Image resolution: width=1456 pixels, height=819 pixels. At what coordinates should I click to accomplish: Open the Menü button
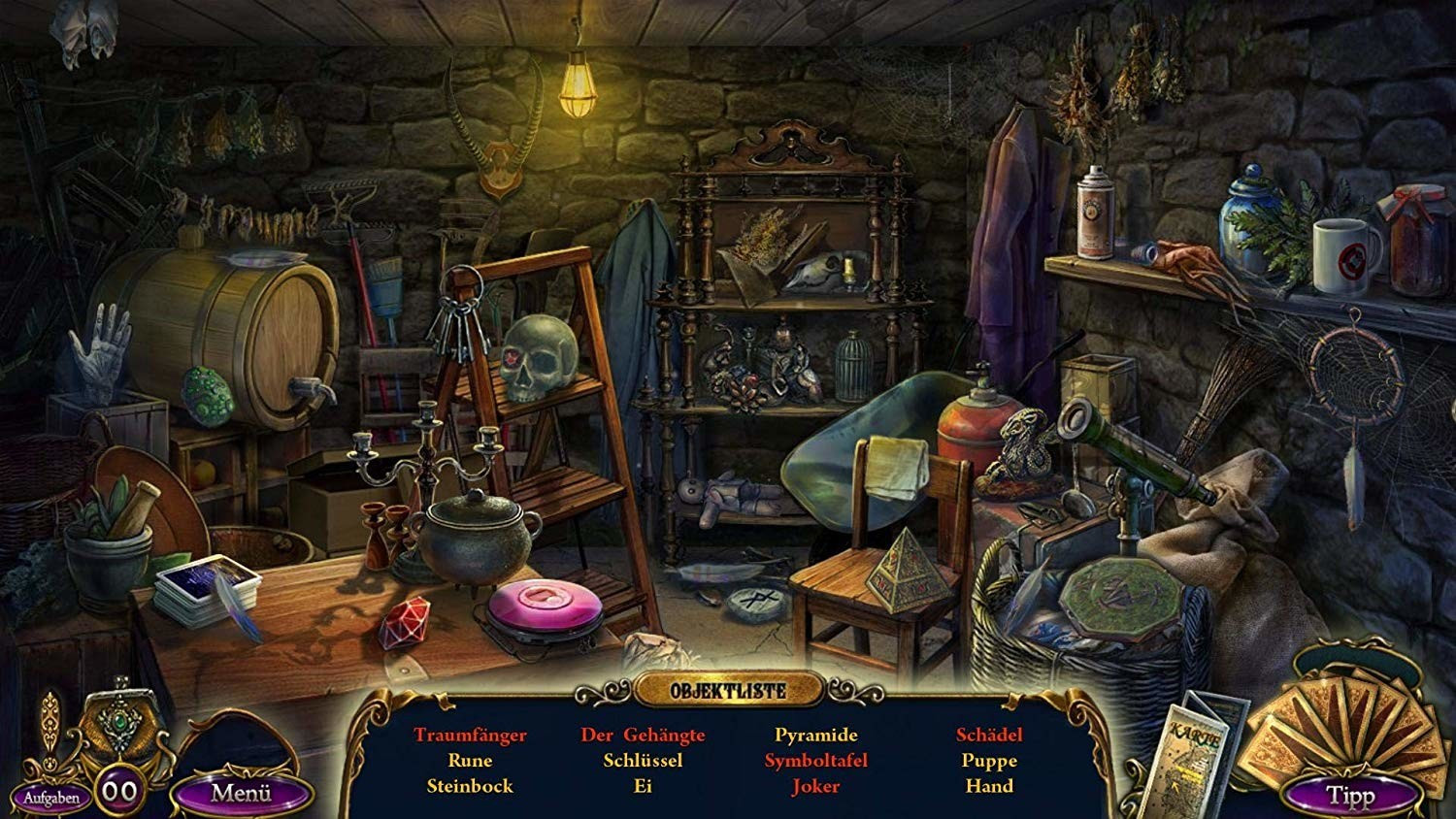[242, 793]
